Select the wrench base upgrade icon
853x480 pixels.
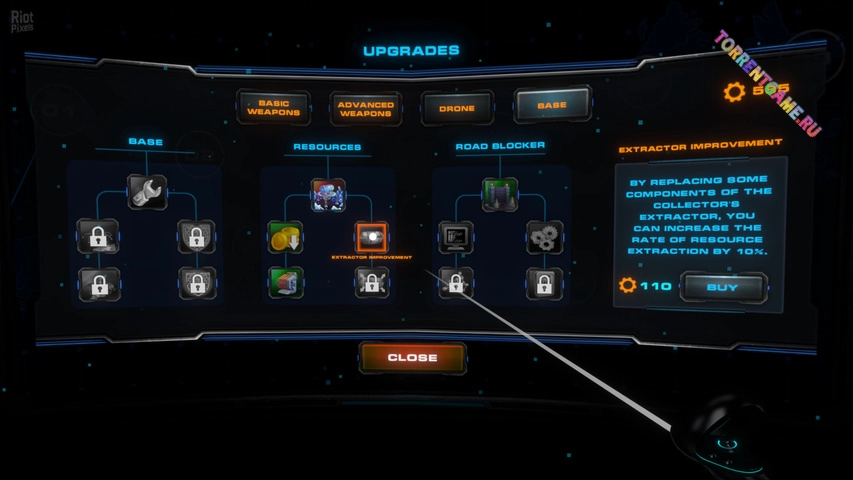point(147,191)
